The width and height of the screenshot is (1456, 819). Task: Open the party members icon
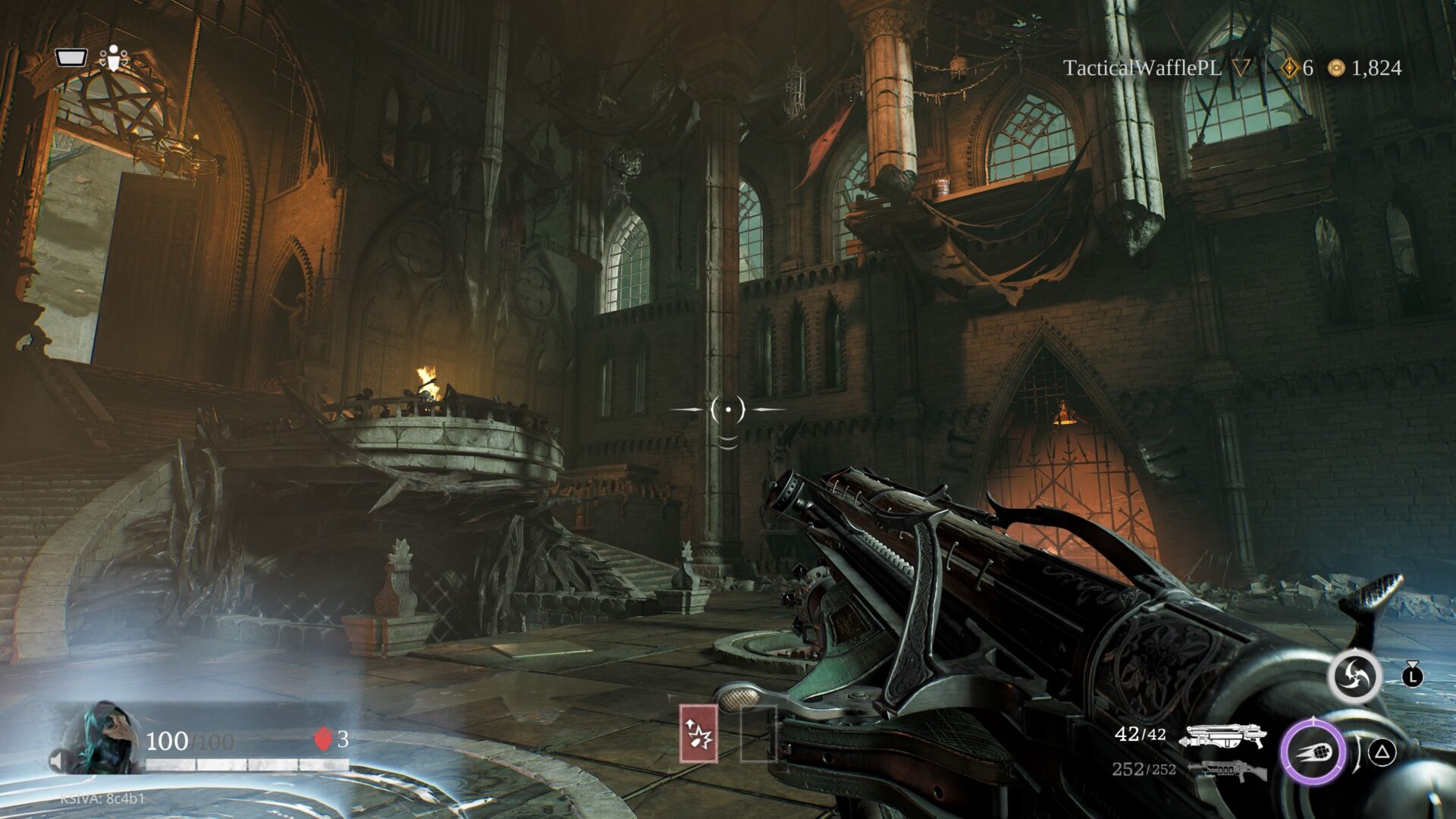[114, 58]
